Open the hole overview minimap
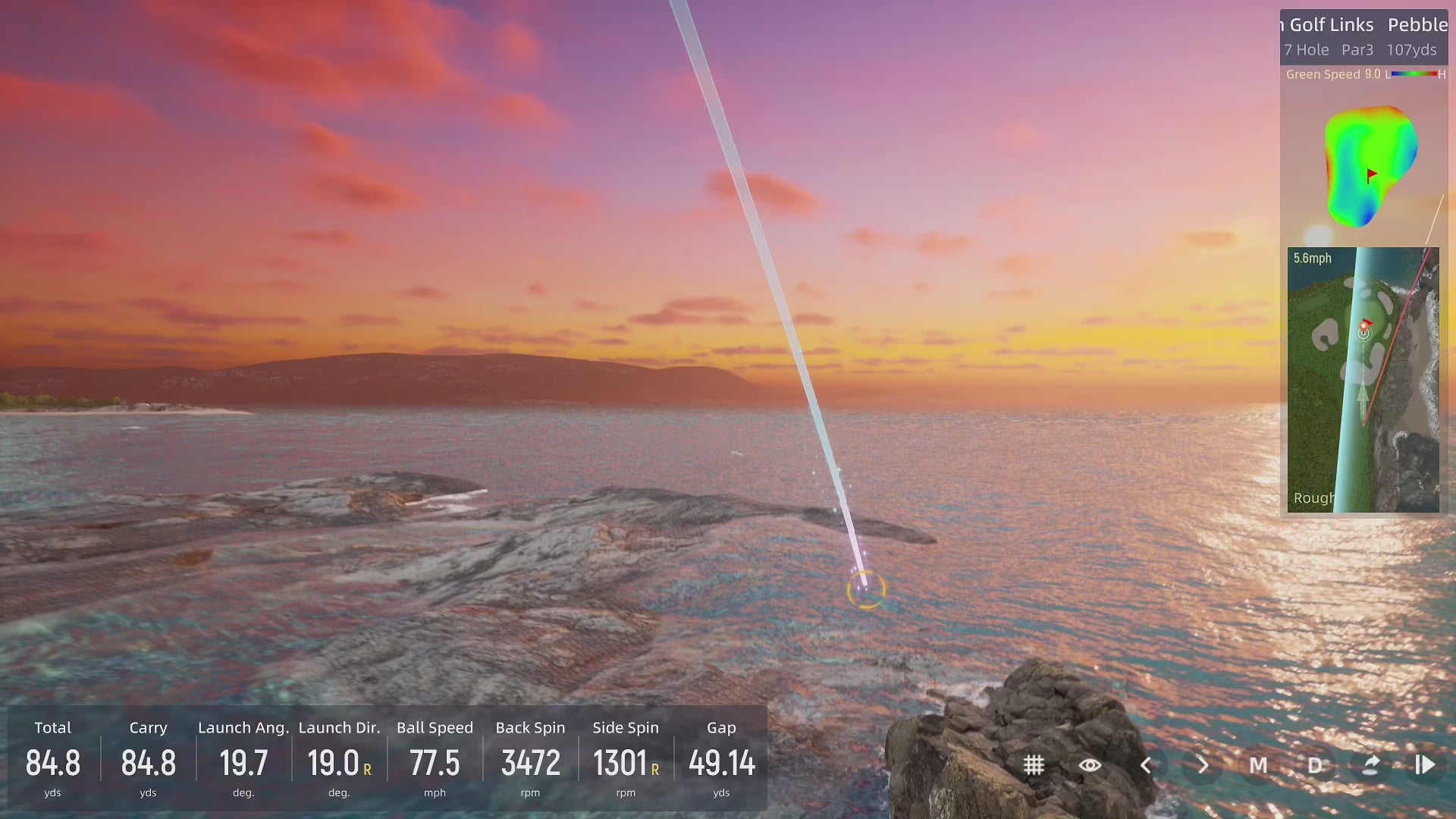The image size is (1456, 819). pos(1363,379)
